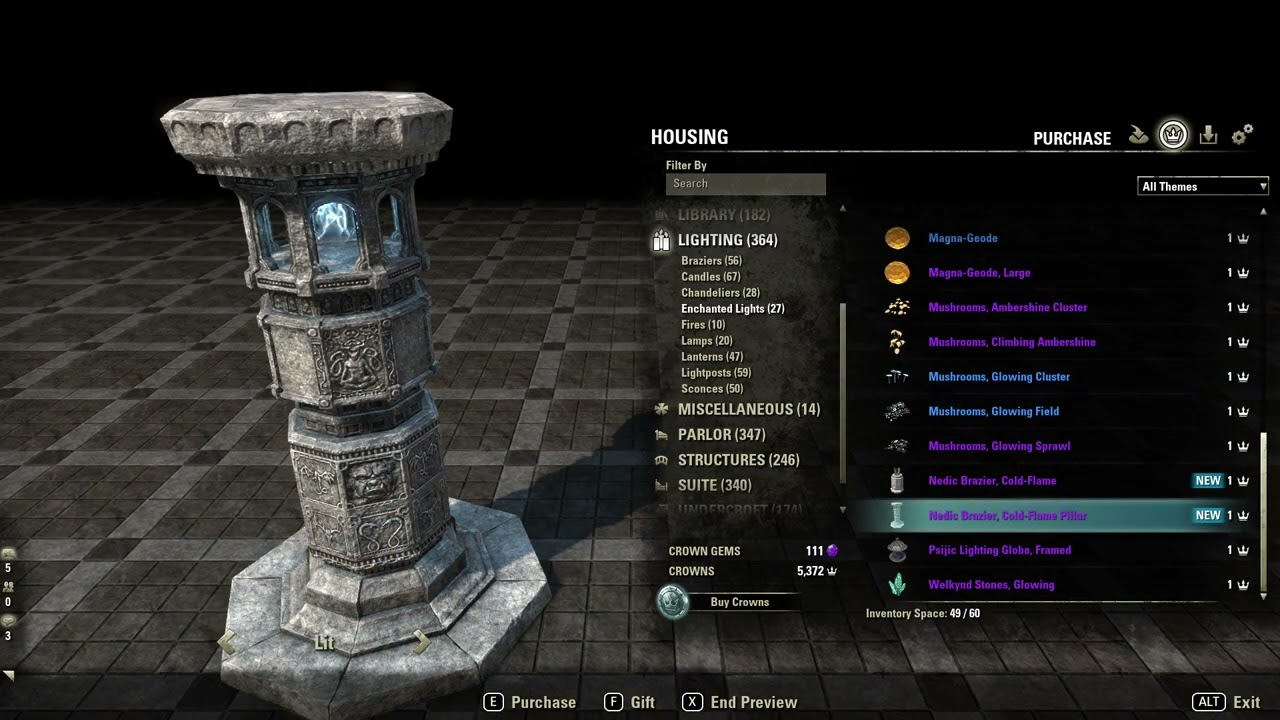
Task: Select the Magna-Geode, Large item
Action: (979, 273)
